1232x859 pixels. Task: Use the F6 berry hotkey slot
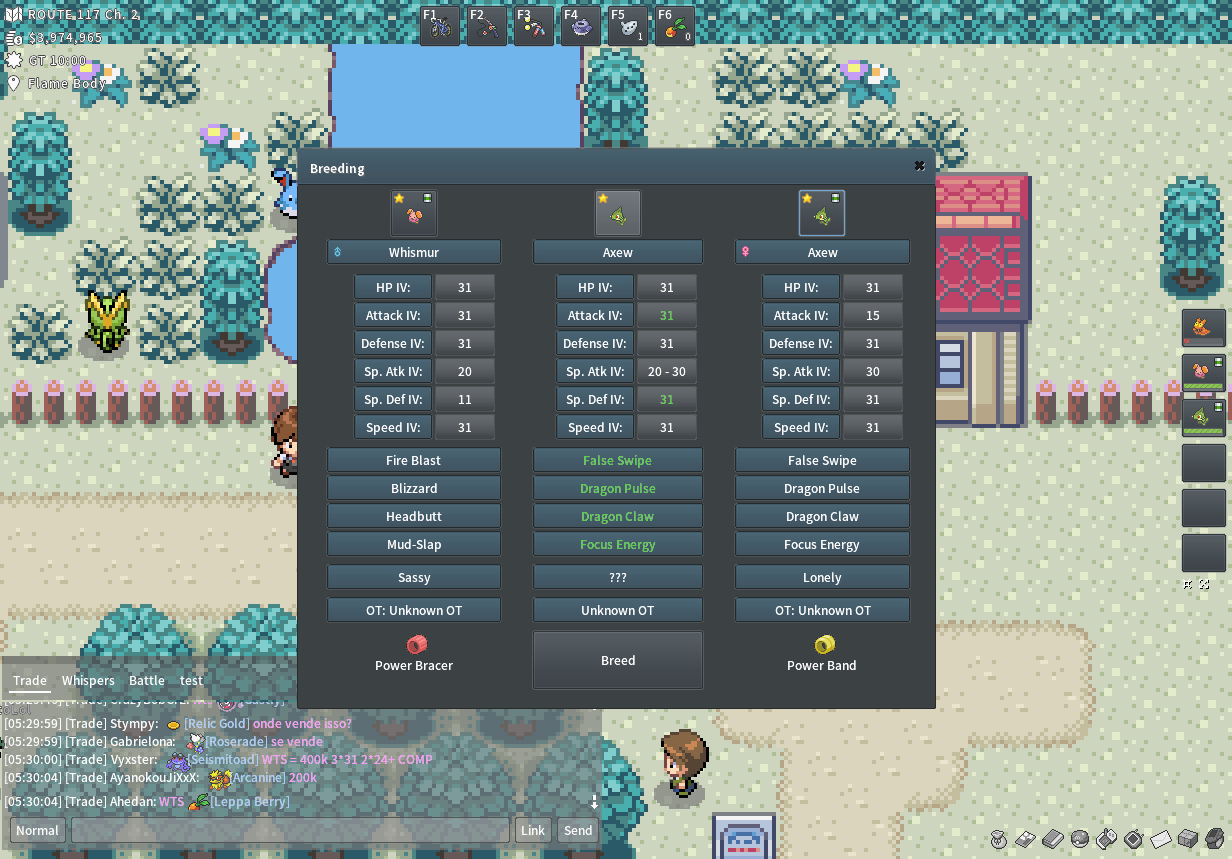pos(675,26)
